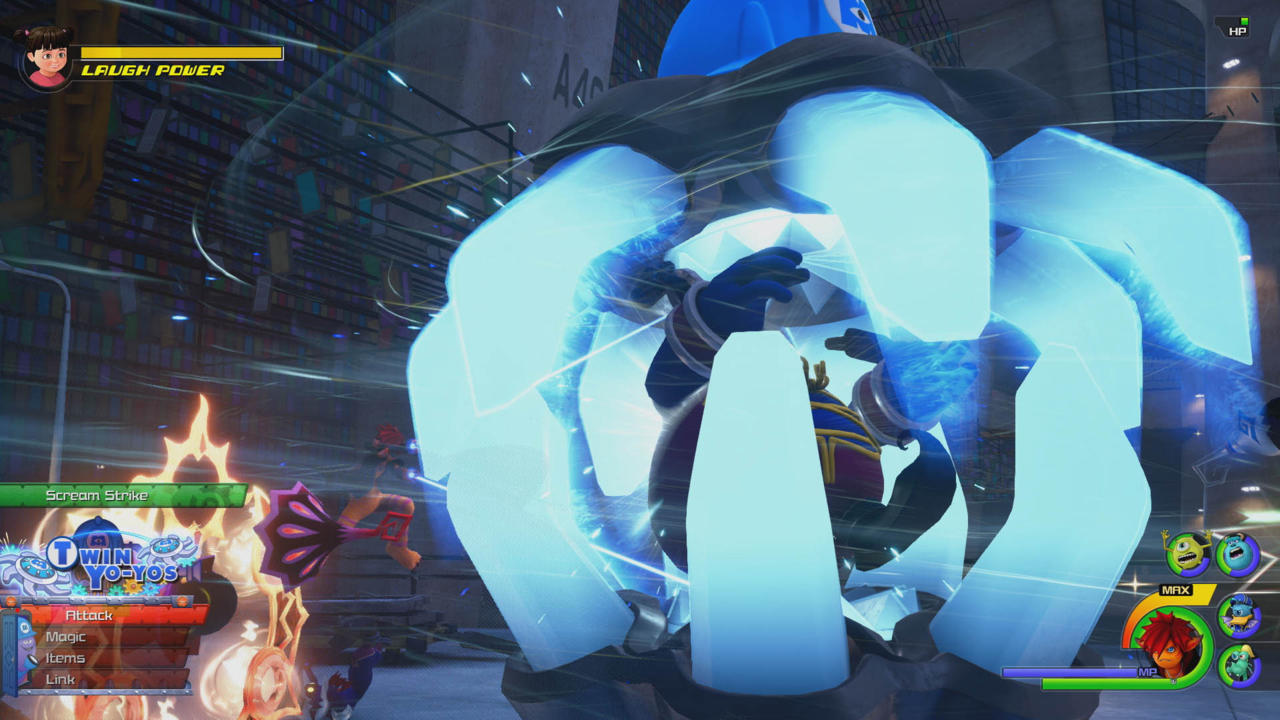This screenshot has width=1280, height=720.
Task: Click the HP indicator at top right
Action: pyautogui.click(x=1237, y=30)
